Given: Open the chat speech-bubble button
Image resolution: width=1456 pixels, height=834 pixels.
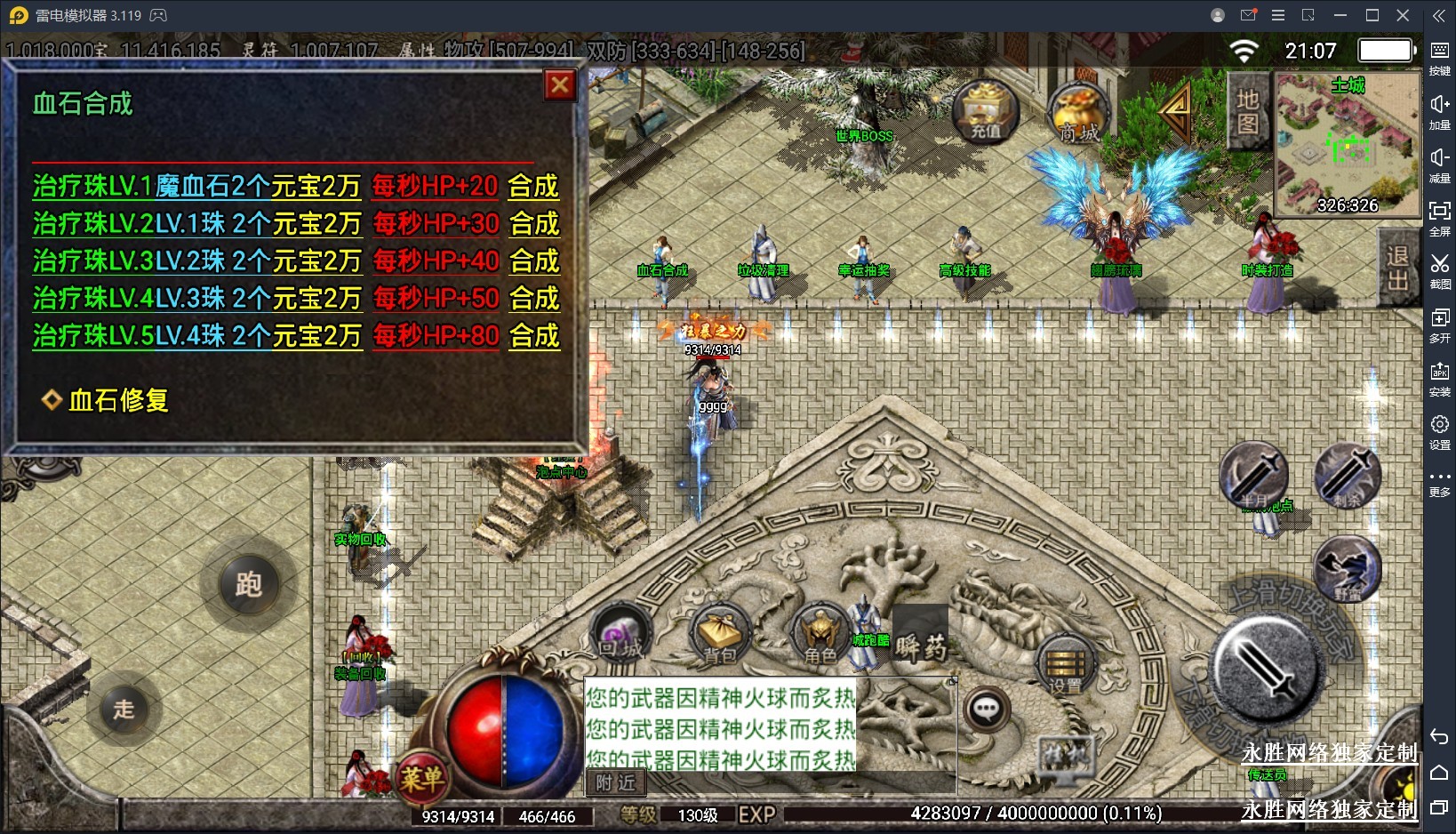Looking at the screenshot, I should (x=987, y=710).
